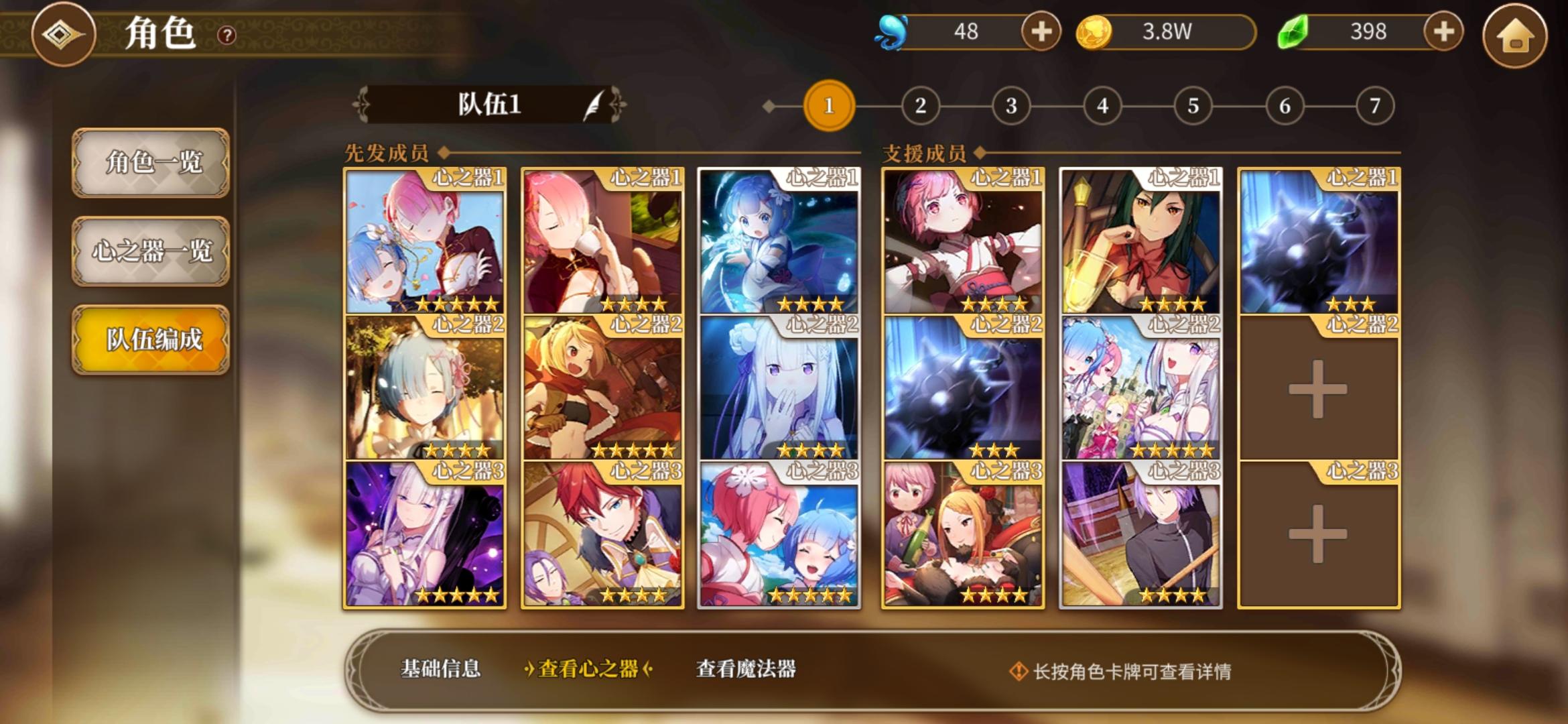Open the 角色一览 panel
Image resolution: width=1568 pixels, height=724 pixels.
151,162
